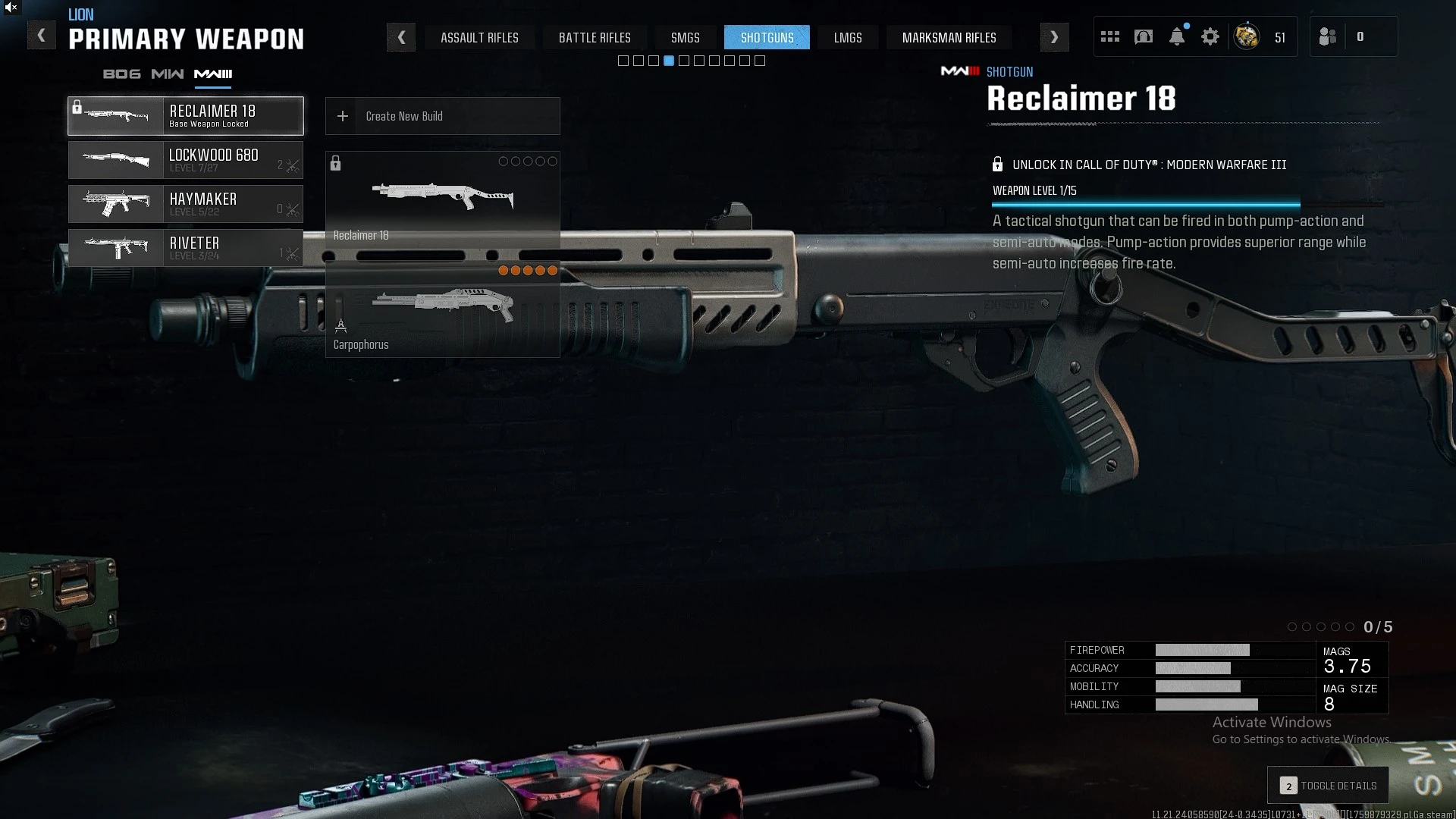Switch to Assault Rifles category

479,37
